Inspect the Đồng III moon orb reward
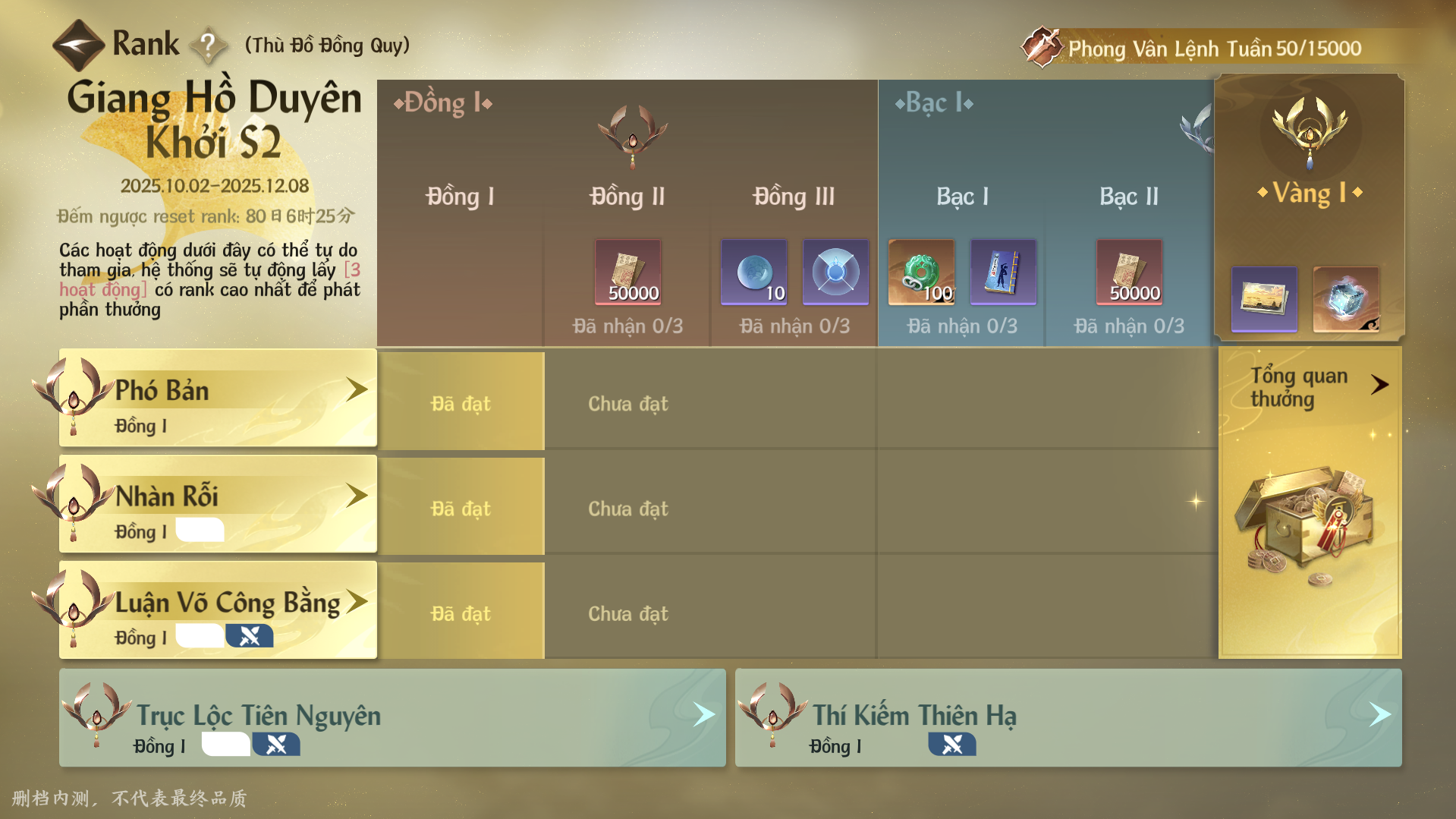The width and height of the screenshot is (1456, 819). 753,272
